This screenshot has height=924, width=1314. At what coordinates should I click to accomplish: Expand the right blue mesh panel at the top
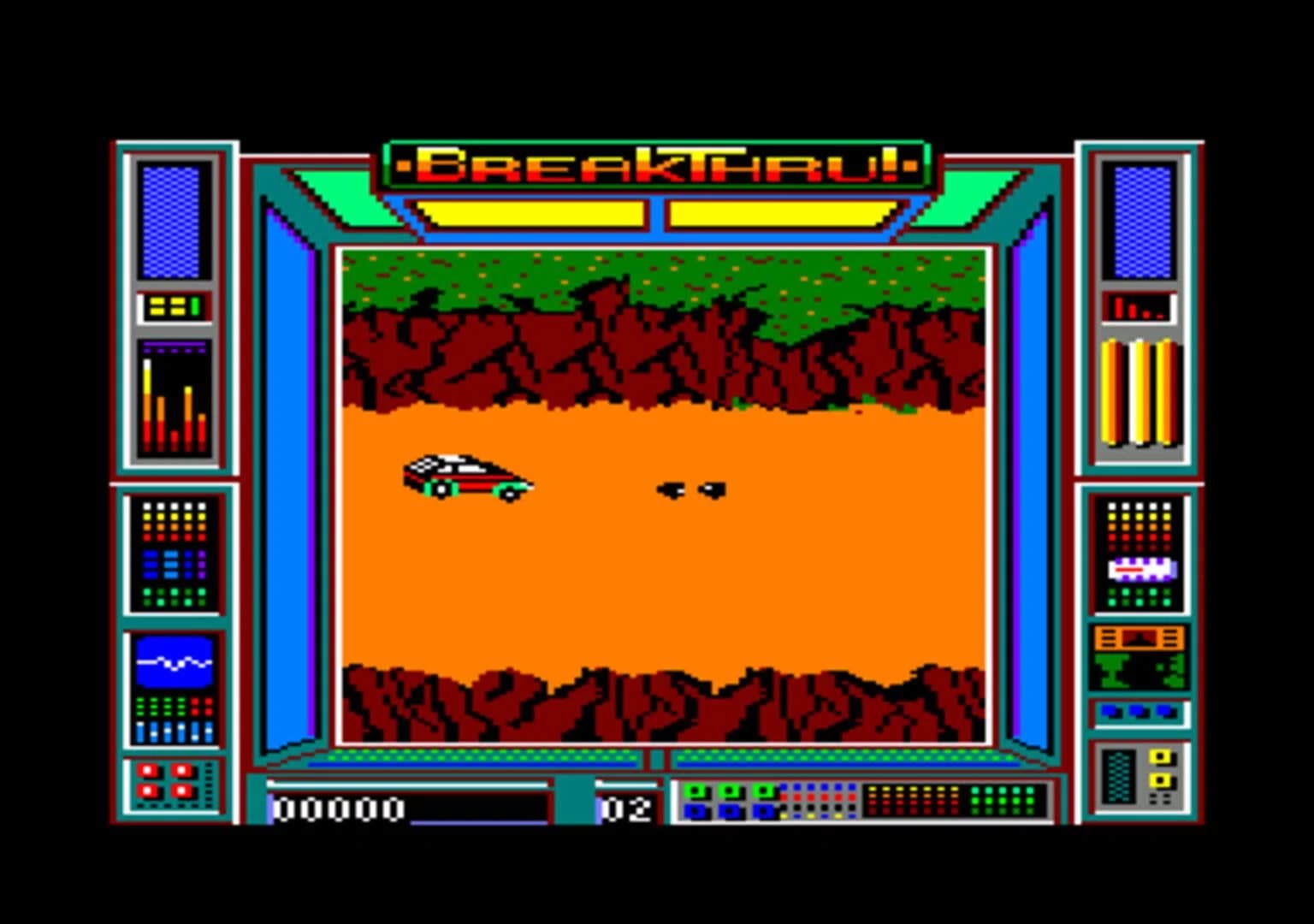(x=1141, y=221)
